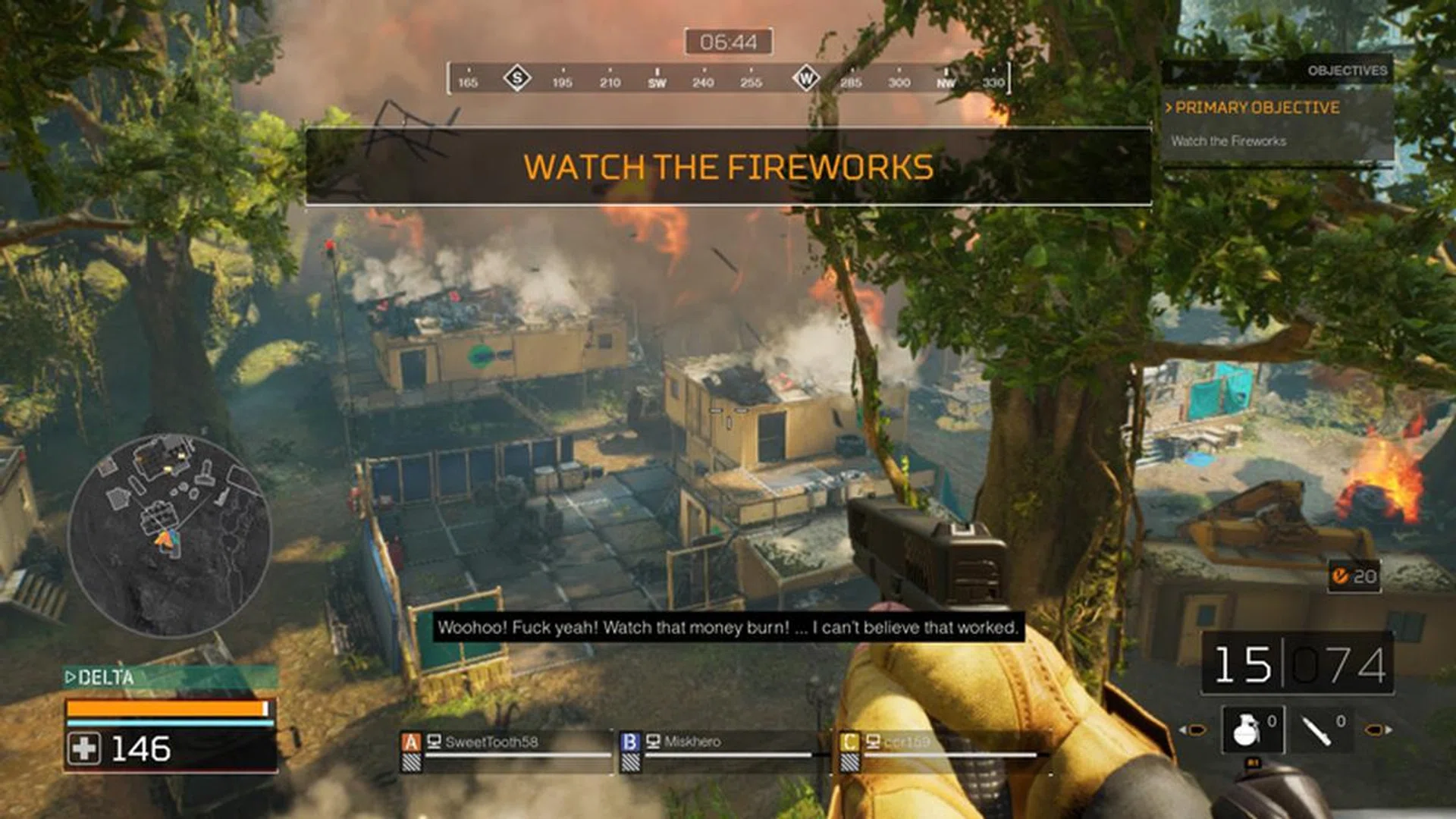
Task: Click the compass heading bar
Action: [x=728, y=79]
